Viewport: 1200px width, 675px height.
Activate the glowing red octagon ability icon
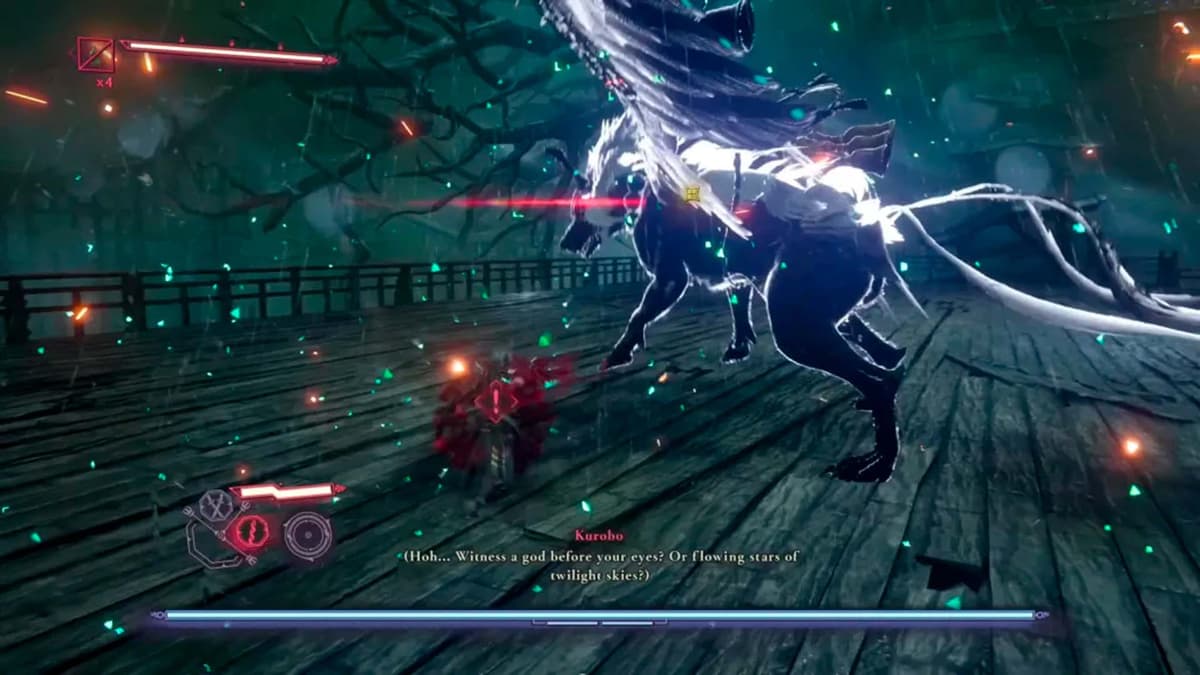(252, 532)
